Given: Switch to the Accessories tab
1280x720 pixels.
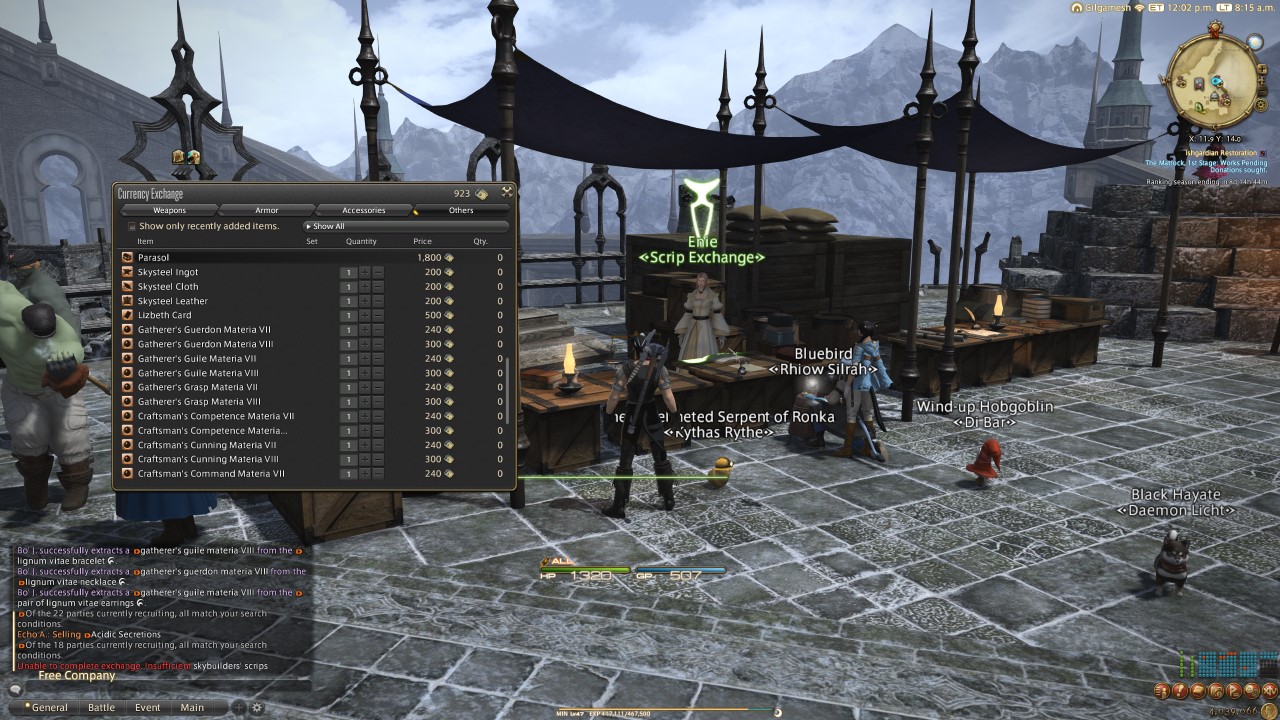Looking at the screenshot, I should (x=364, y=210).
